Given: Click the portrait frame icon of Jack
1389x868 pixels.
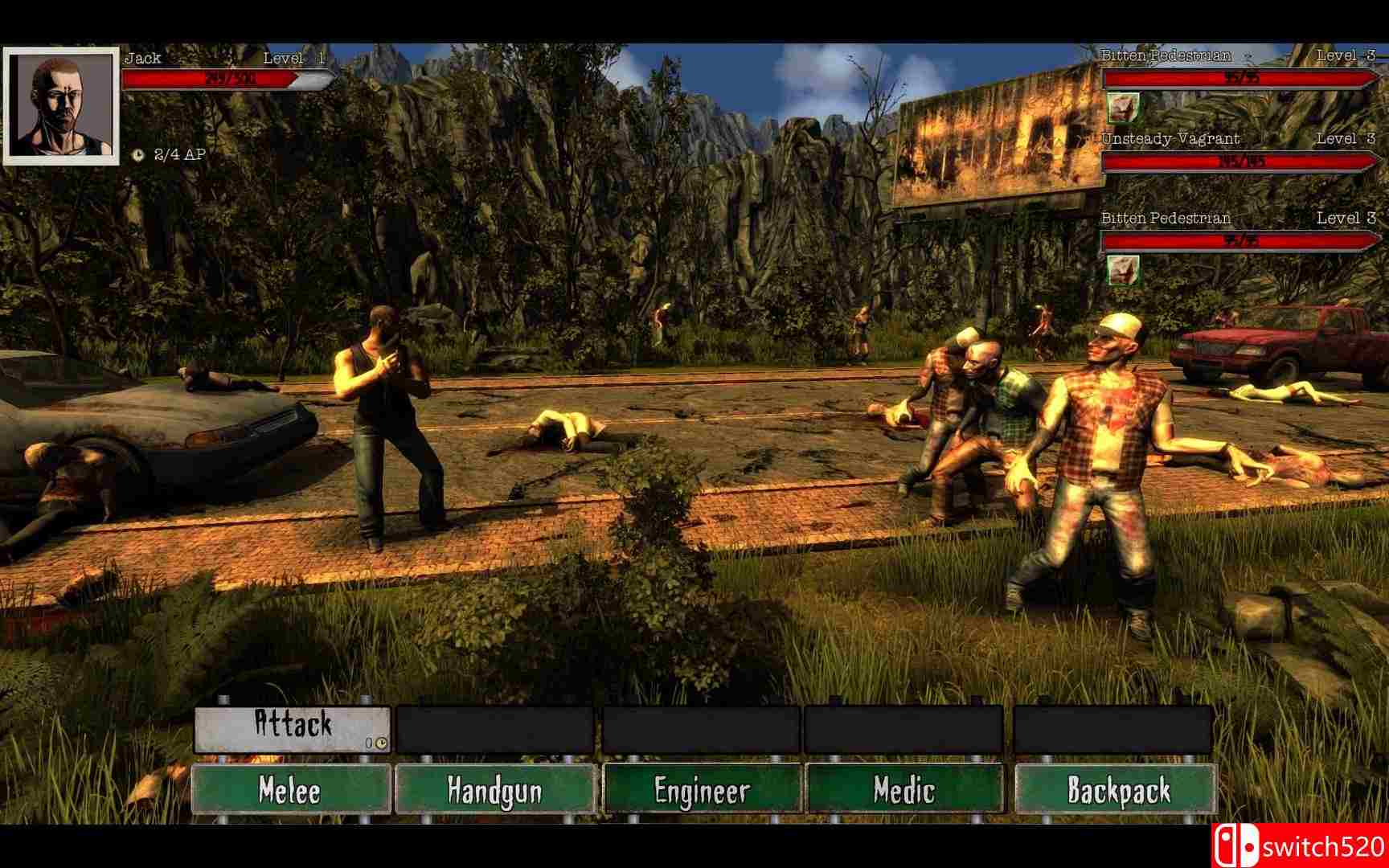Looking at the screenshot, I should coord(60,104).
